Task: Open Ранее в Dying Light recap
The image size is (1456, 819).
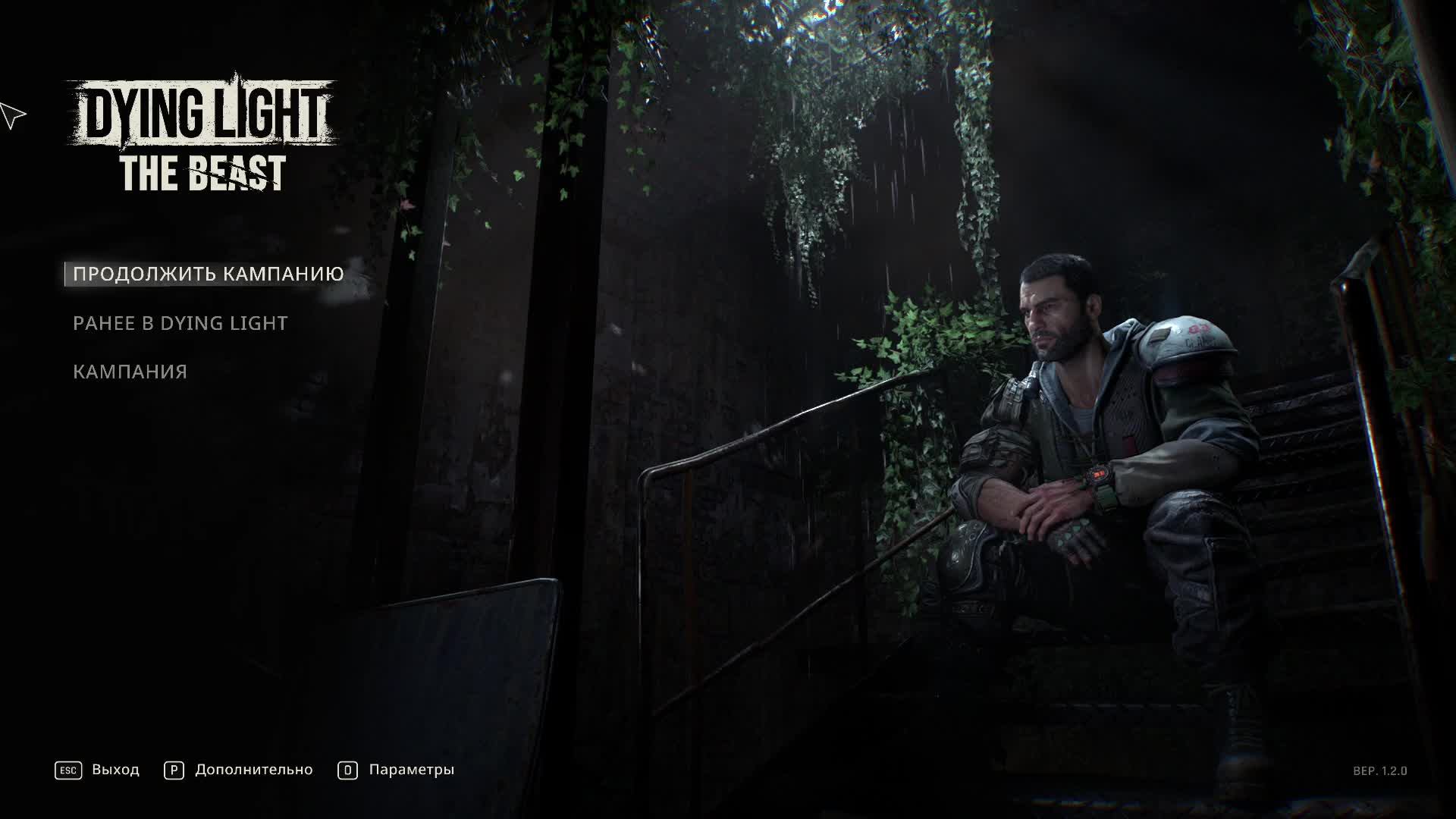Action: click(180, 323)
